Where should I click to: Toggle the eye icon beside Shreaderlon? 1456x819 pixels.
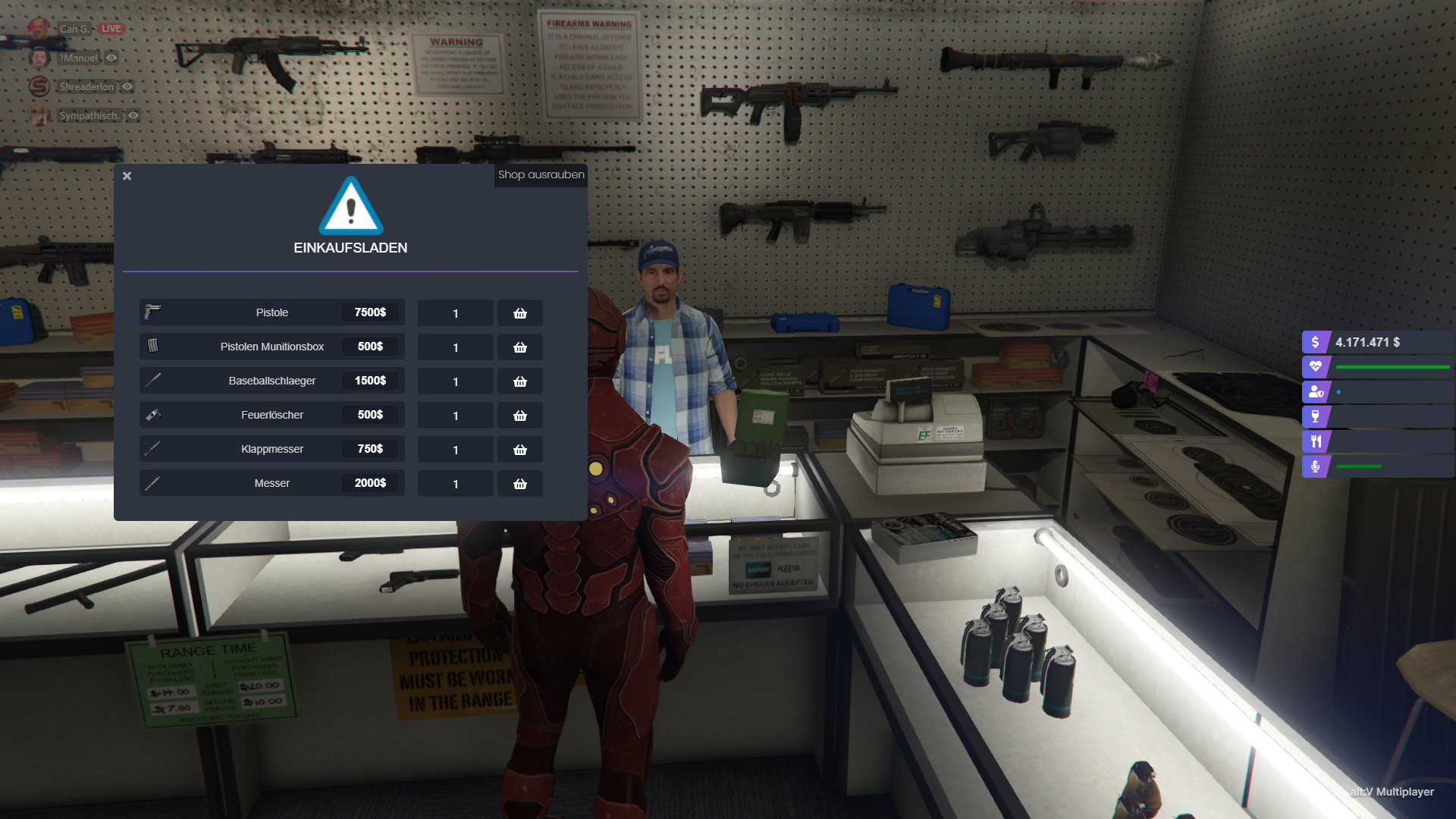[x=127, y=86]
